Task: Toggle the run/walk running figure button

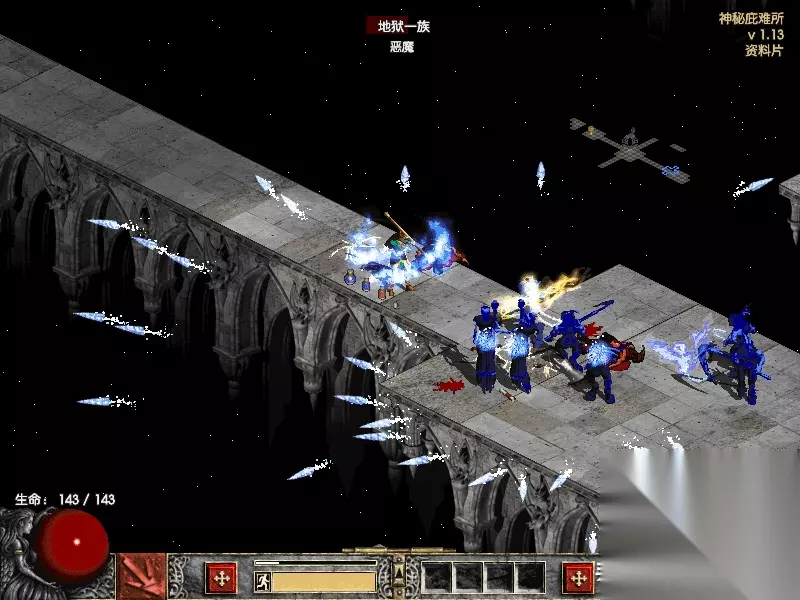Action: pyautogui.click(x=263, y=579)
